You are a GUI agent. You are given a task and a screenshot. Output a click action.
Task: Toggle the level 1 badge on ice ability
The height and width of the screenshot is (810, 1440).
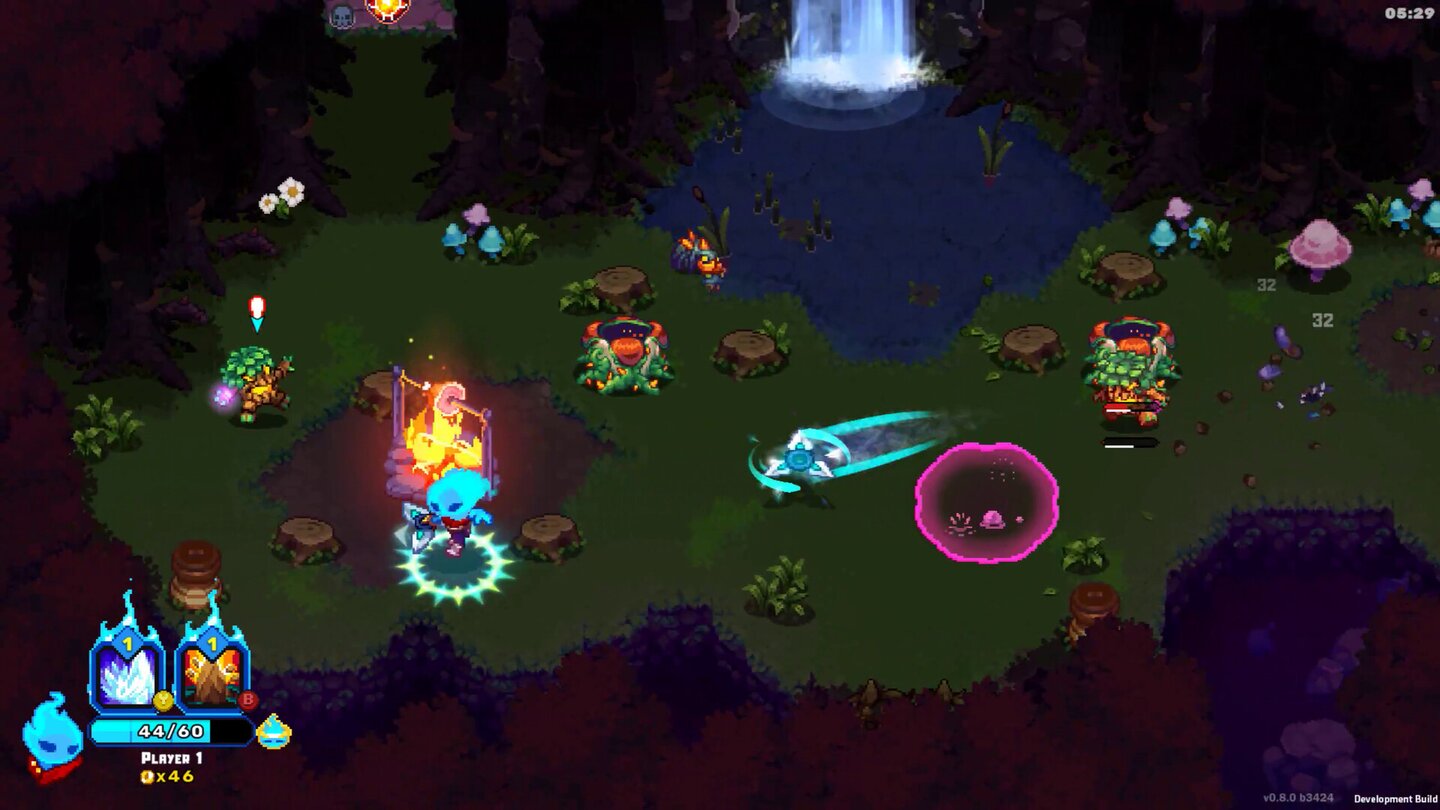pos(127,640)
